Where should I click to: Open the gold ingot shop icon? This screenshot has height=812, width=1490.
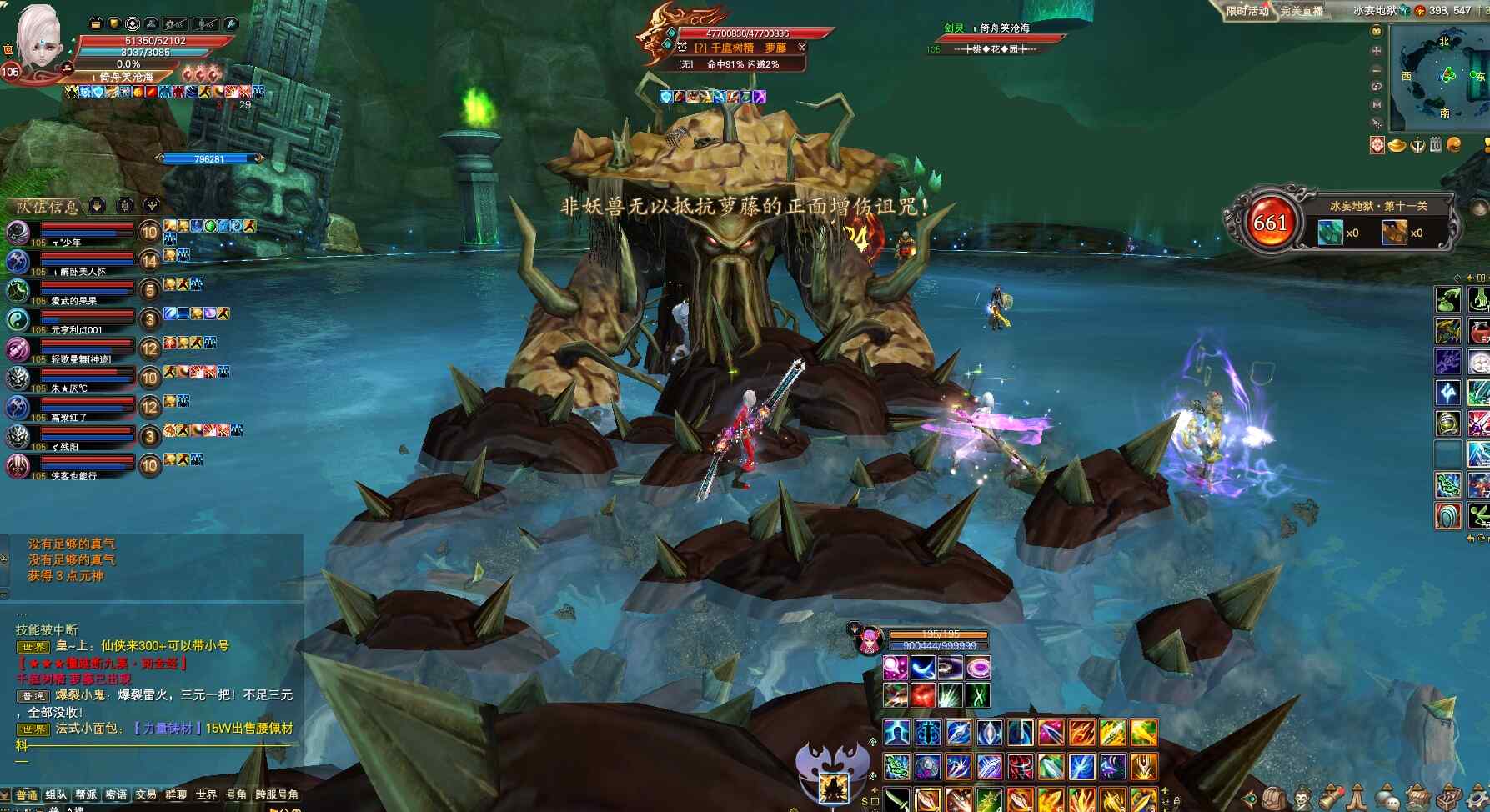[x=1397, y=145]
